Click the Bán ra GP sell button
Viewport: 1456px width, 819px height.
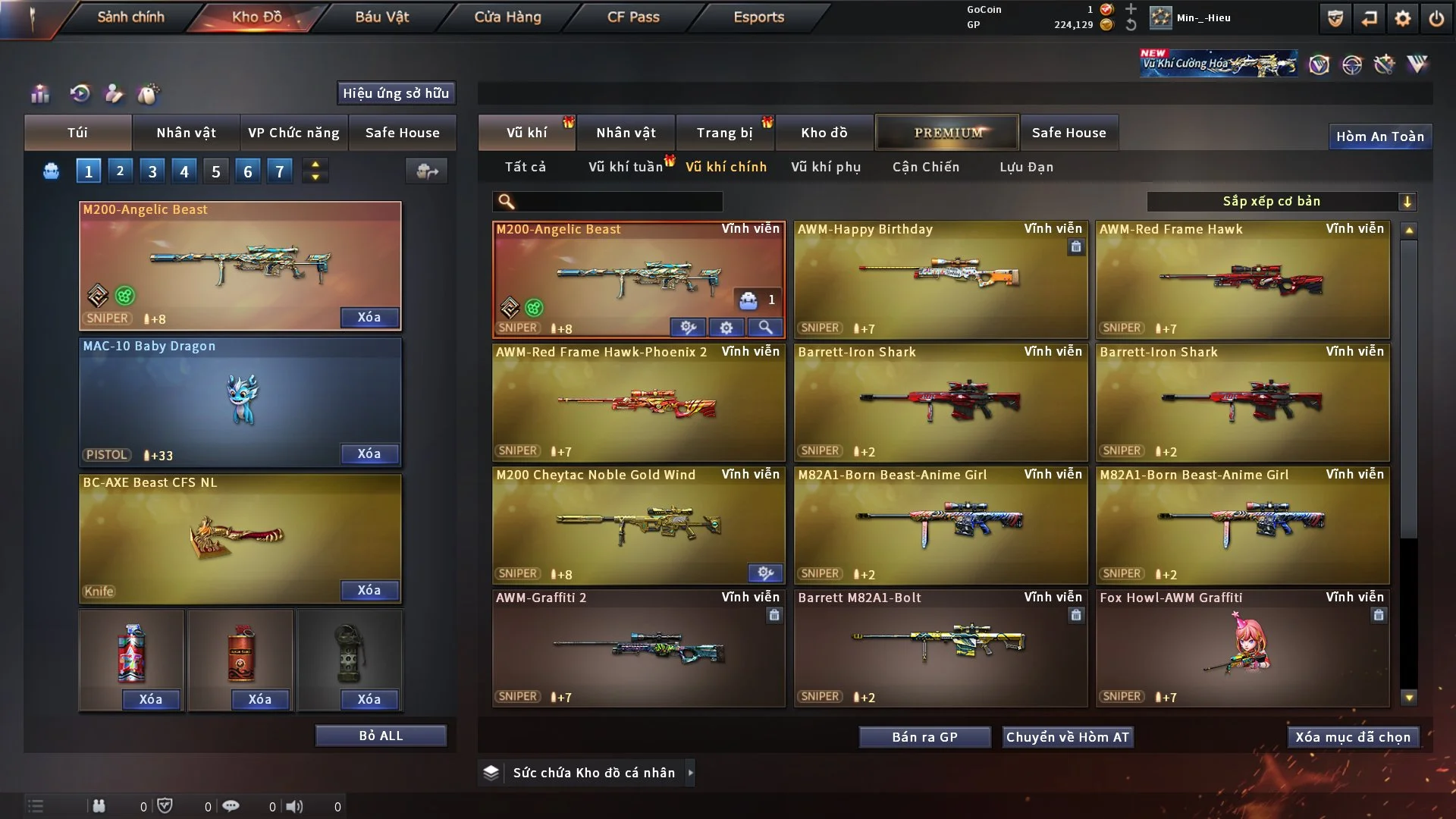(924, 737)
